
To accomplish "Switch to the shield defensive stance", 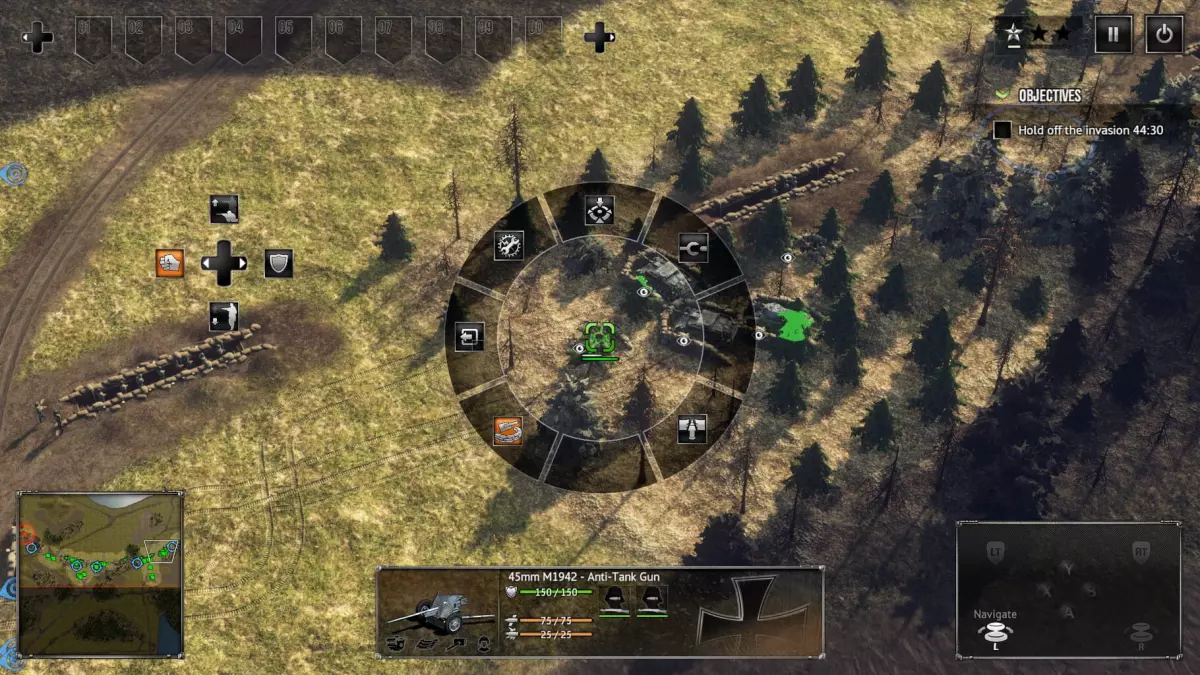I will [x=278, y=263].
